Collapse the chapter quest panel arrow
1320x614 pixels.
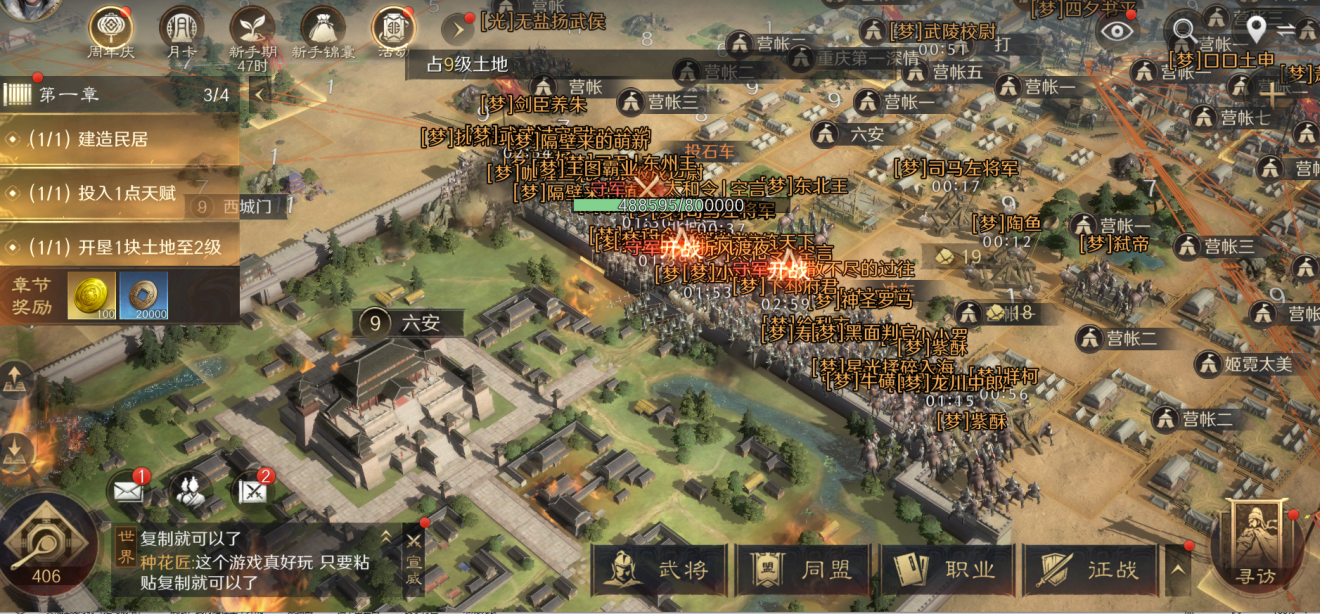click(259, 95)
